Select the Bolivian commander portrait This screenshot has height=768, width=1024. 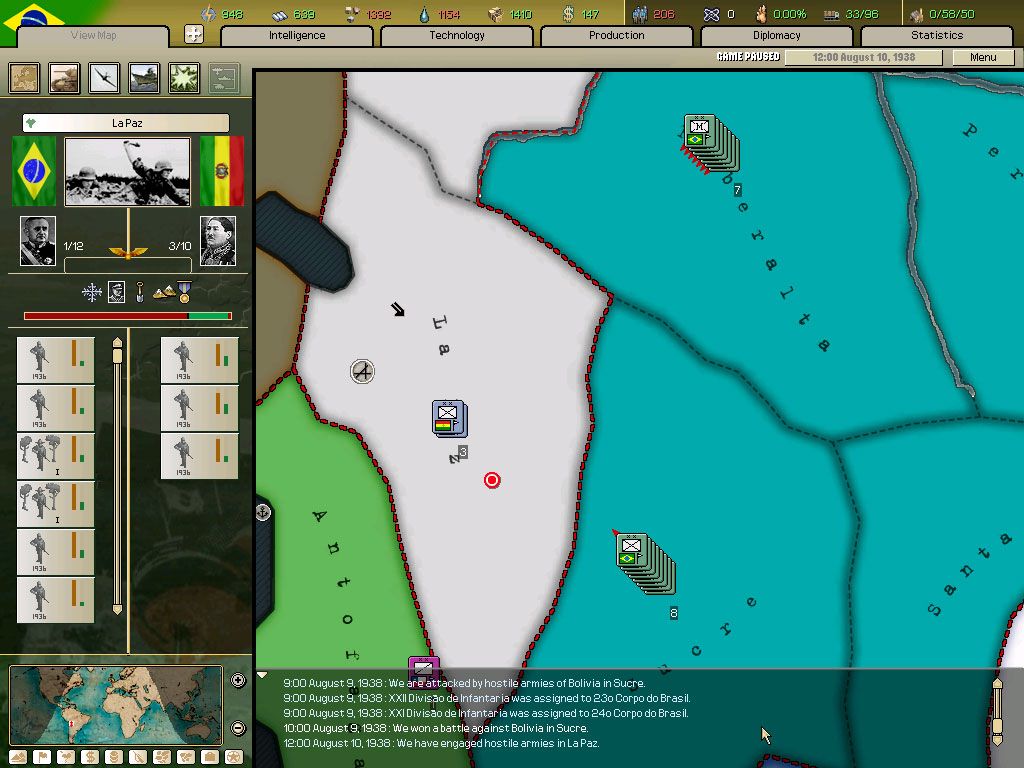click(217, 241)
